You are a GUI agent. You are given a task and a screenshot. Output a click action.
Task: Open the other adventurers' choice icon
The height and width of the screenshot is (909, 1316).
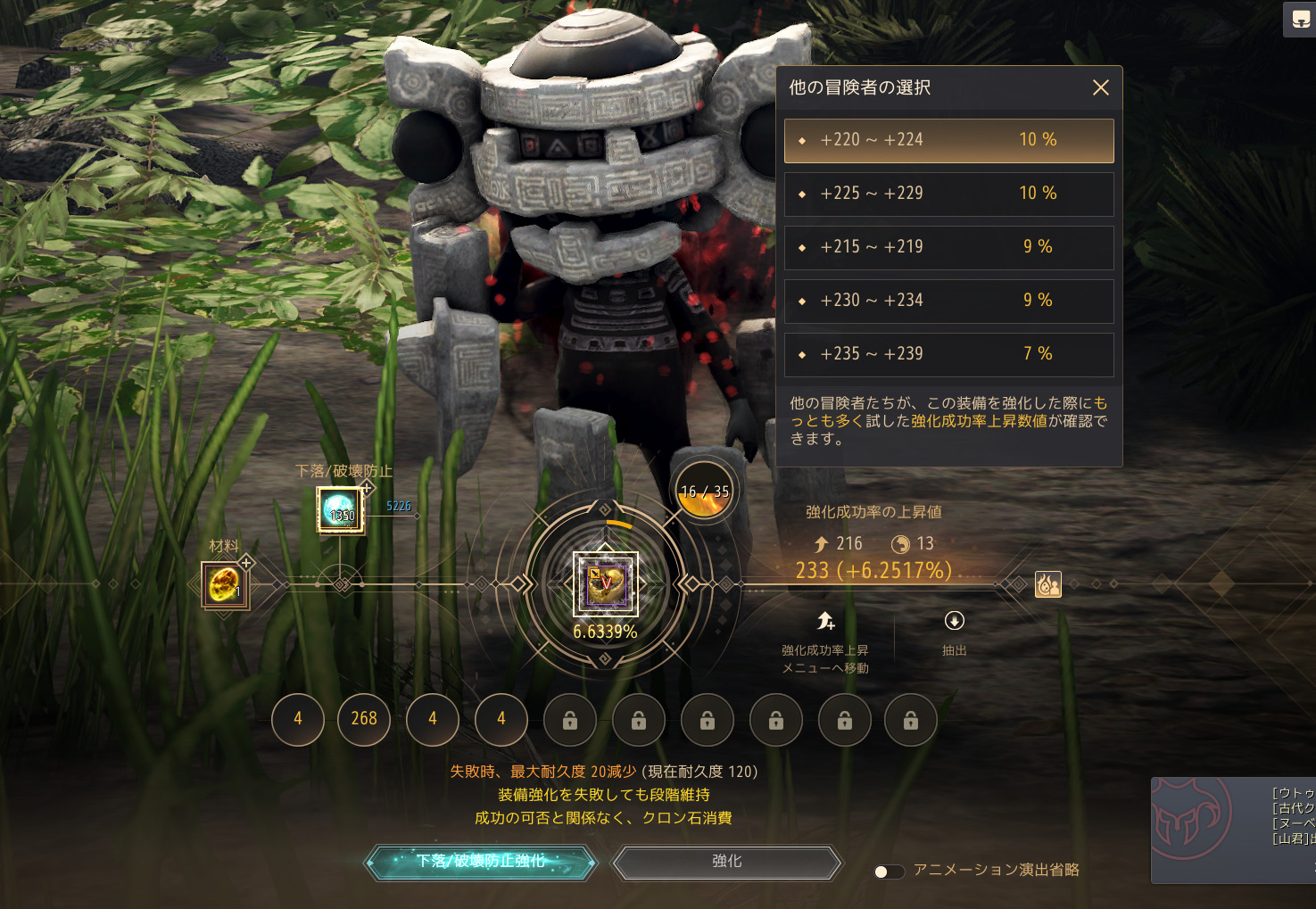click(1047, 584)
